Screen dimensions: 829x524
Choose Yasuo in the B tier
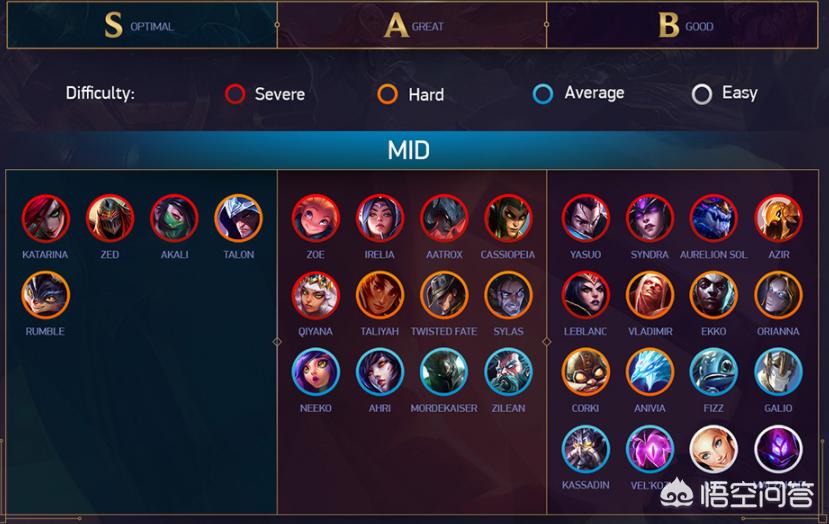pyautogui.click(x=585, y=218)
